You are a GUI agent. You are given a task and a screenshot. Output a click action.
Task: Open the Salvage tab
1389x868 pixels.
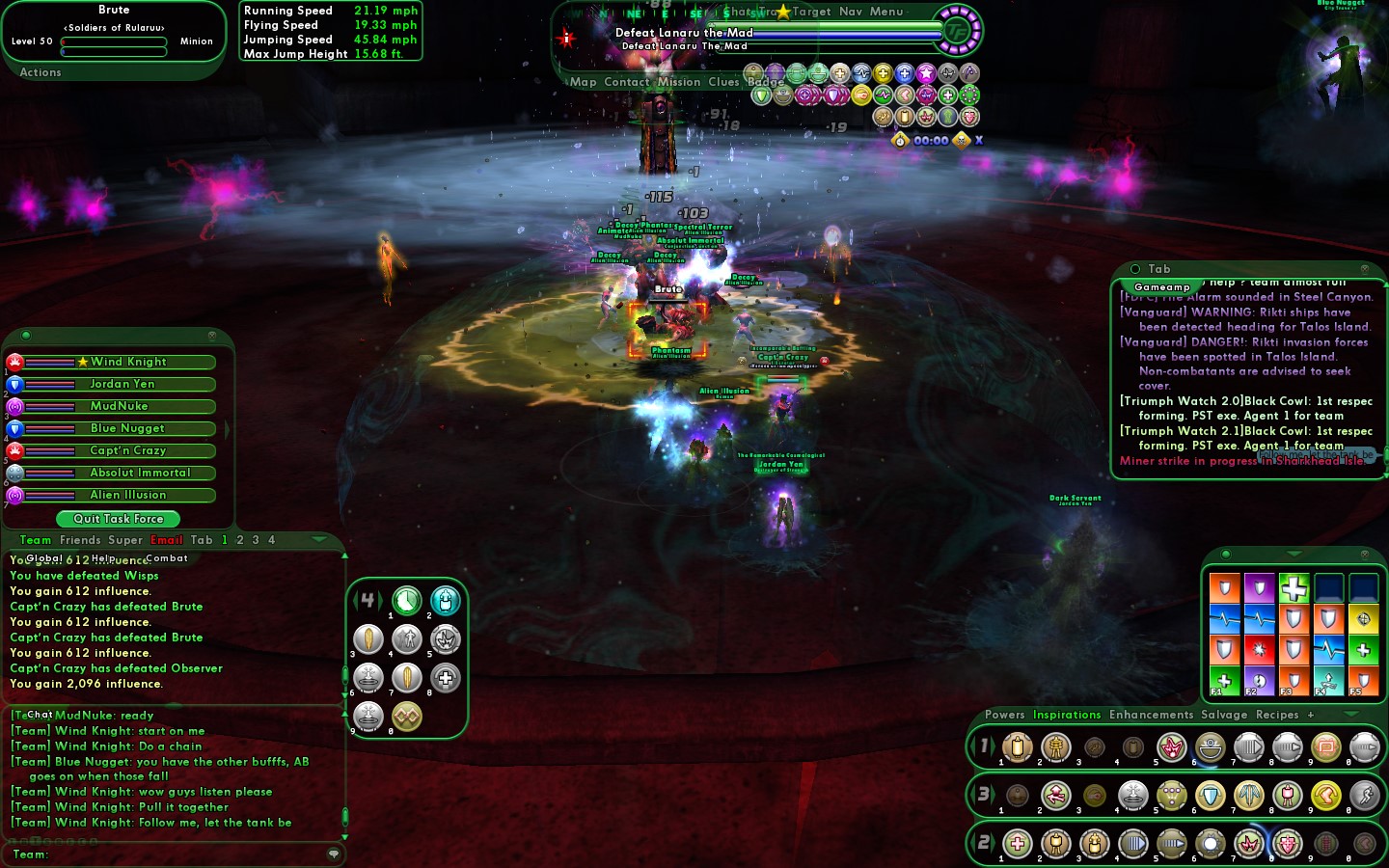pos(1224,715)
